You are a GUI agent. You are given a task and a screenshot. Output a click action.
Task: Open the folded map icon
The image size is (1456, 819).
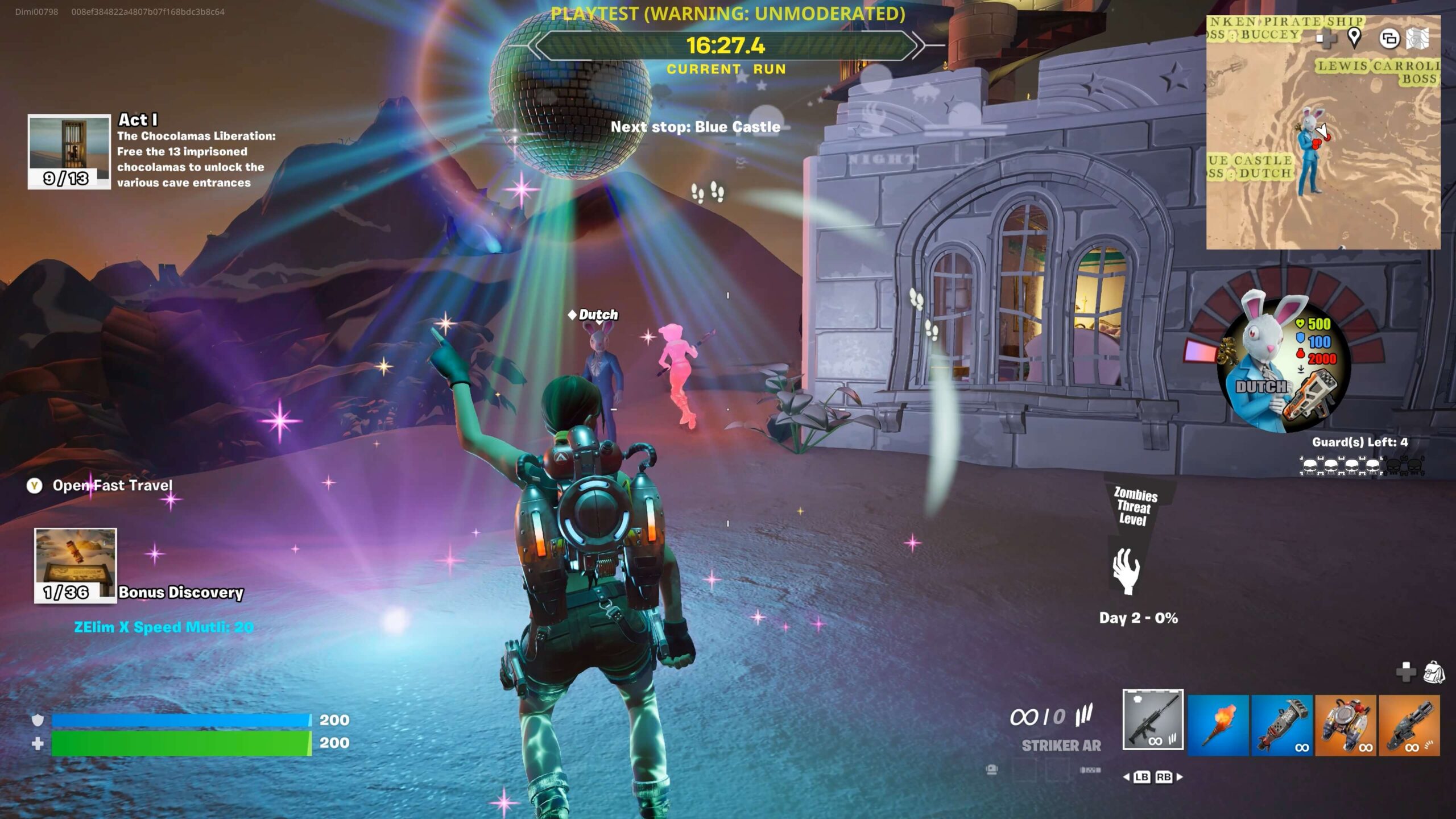coord(1417,39)
